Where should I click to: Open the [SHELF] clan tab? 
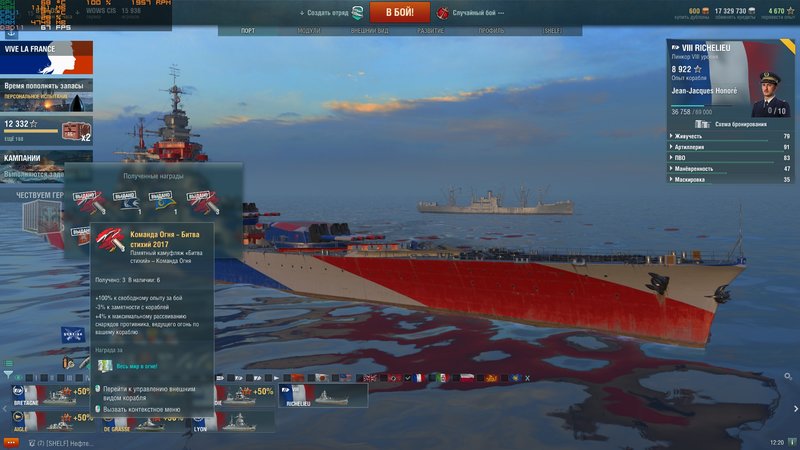tap(553, 31)
